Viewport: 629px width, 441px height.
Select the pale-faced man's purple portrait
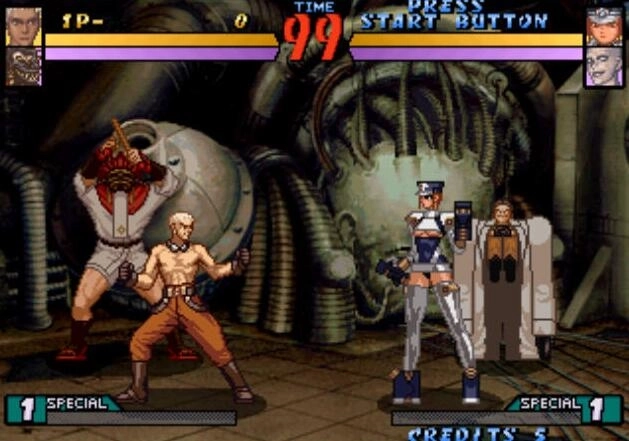tap(604, 67)
